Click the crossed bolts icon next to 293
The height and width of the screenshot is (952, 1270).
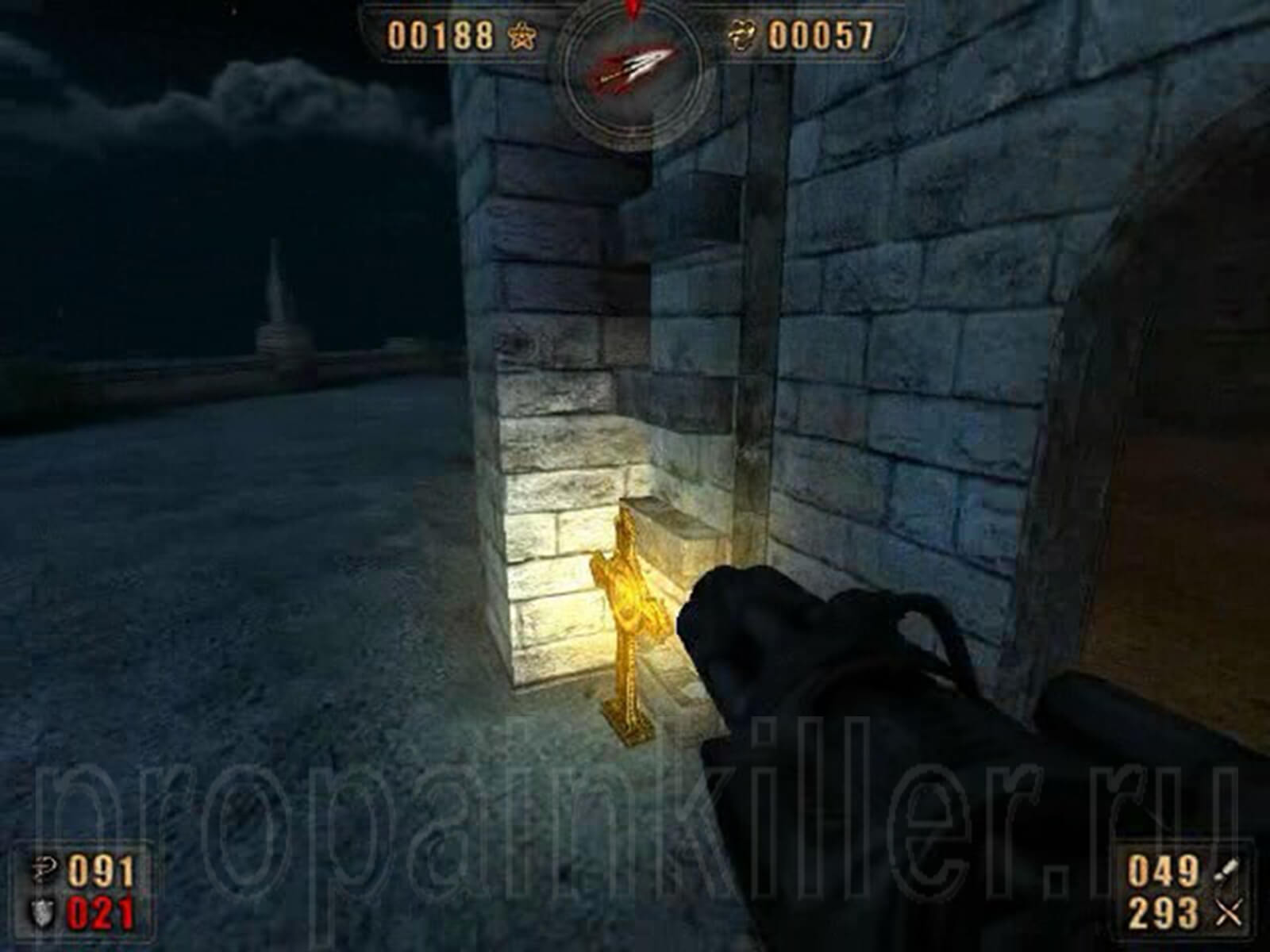[1229, 912]
